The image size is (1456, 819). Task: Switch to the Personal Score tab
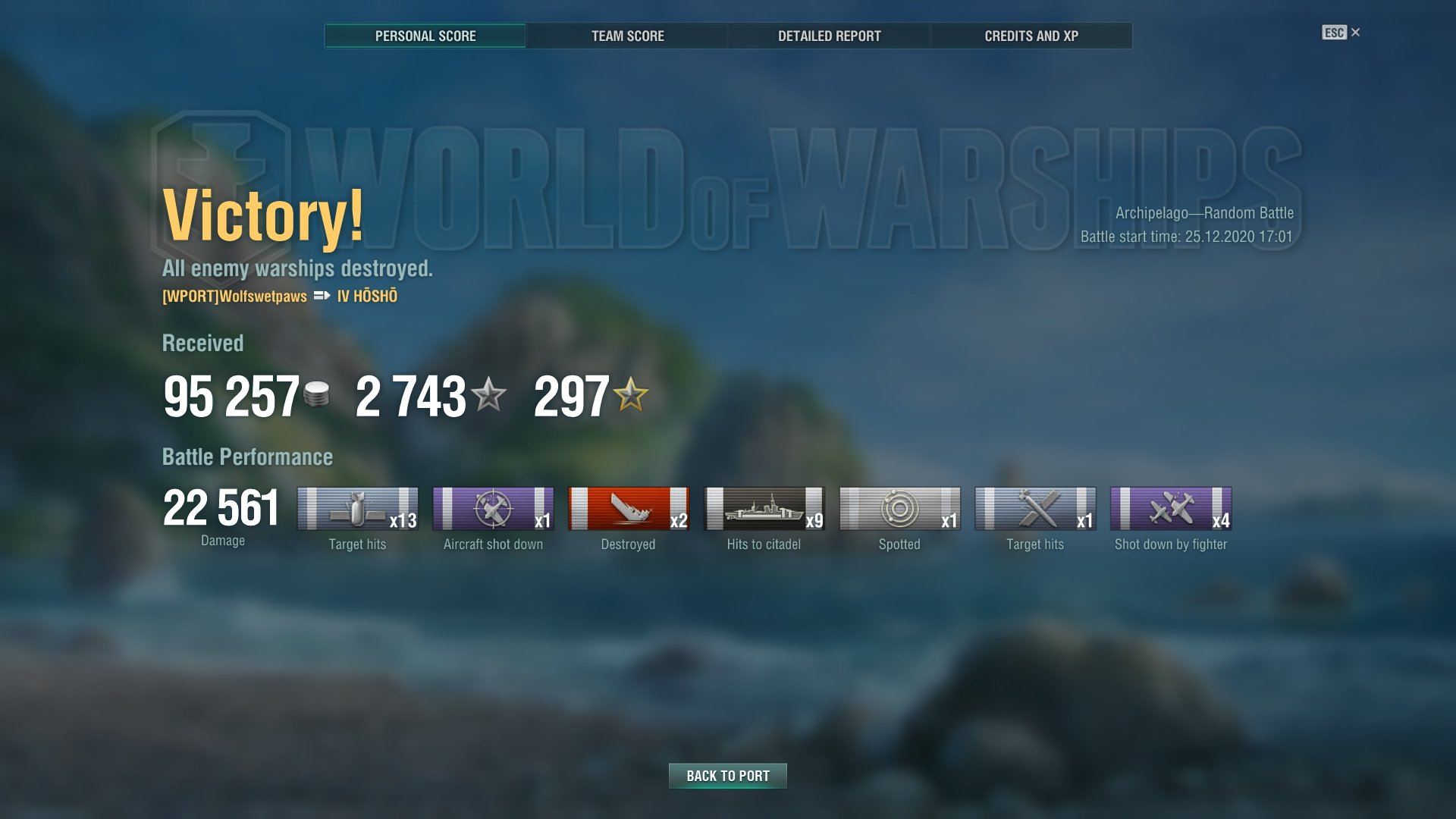point(425,36)
